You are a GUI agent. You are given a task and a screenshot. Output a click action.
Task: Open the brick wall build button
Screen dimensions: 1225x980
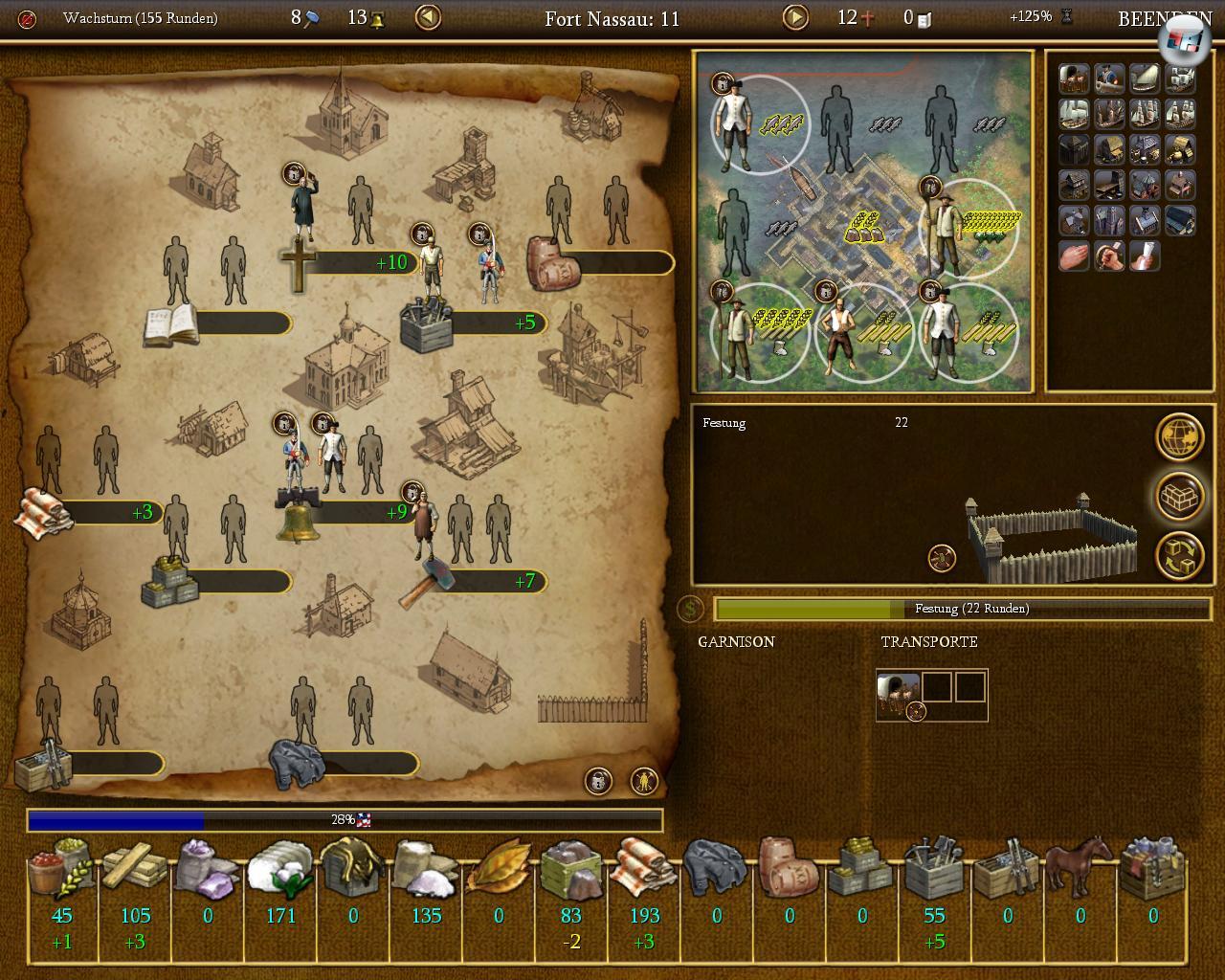pos(1179,496)
